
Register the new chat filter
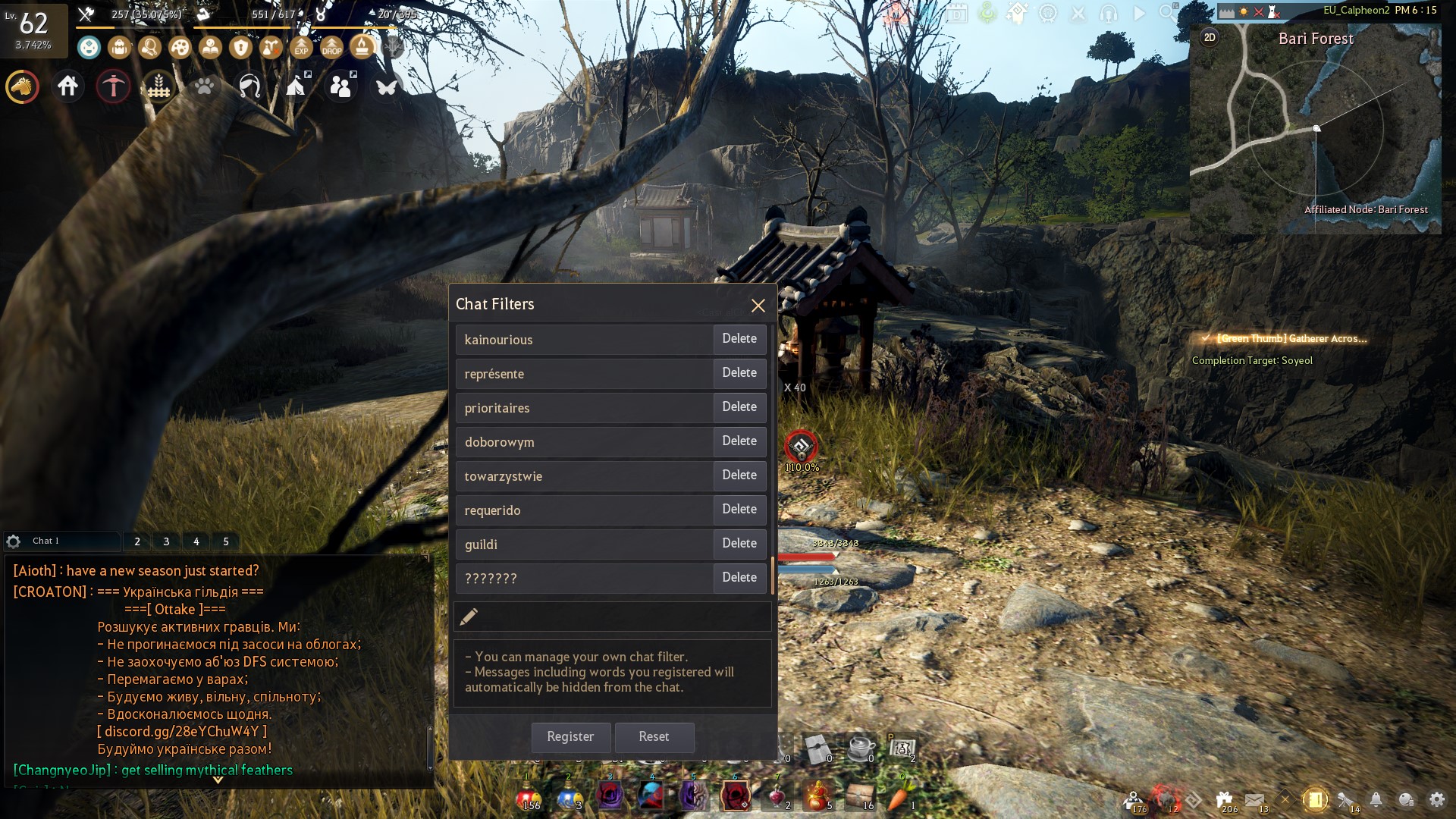tap(570, 736)
